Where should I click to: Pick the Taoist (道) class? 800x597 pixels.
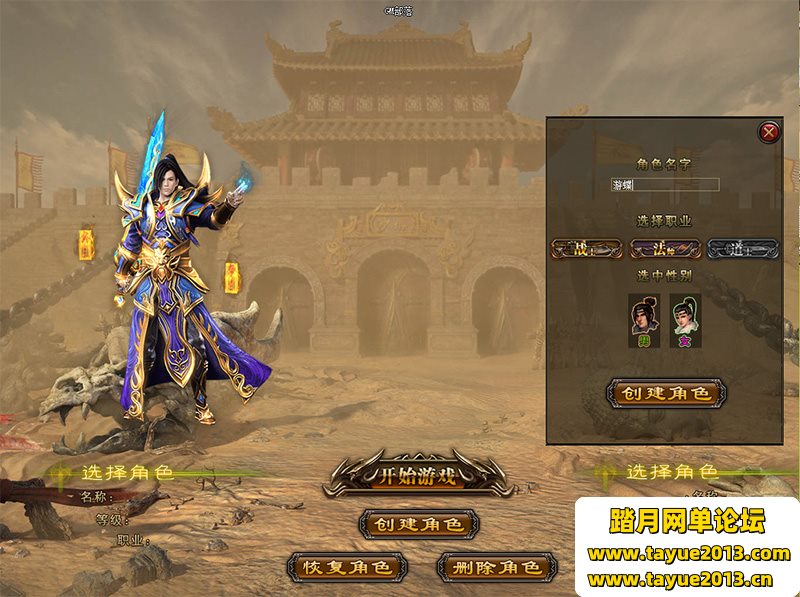741,249
